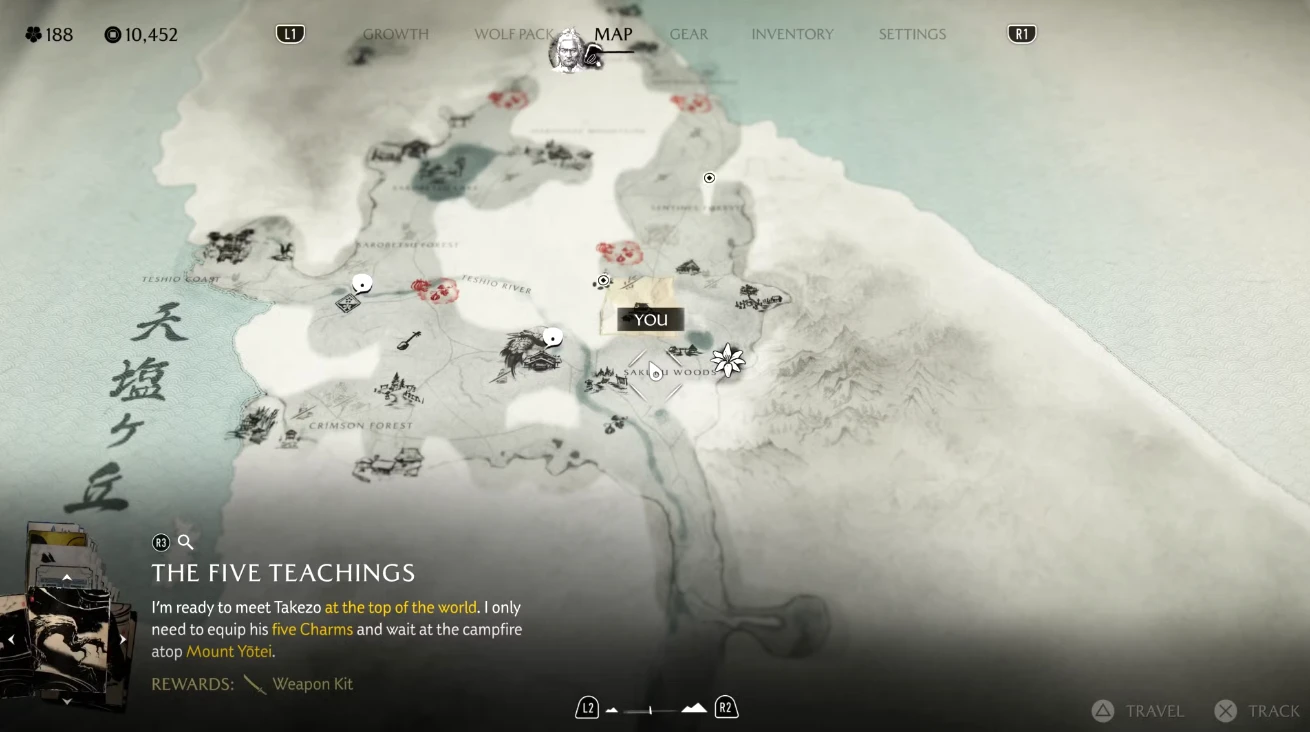Image resolution: width=1310 pixels, height=732 pixels.
Task: Adjust the map zoom slider
Action: 651,710
